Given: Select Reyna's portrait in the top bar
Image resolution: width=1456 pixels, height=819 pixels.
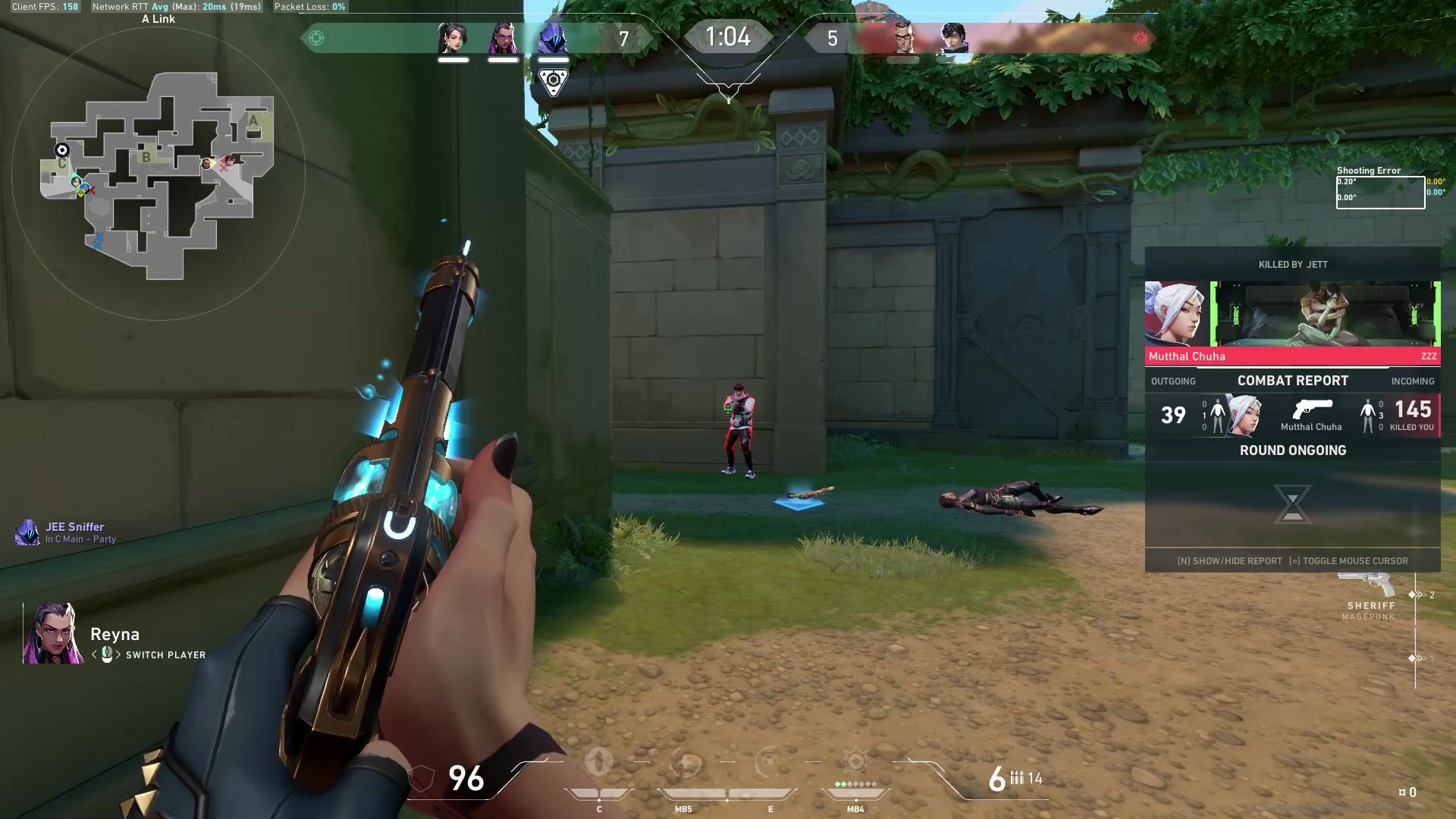Looking at the screenshot, I should (503, 38).
